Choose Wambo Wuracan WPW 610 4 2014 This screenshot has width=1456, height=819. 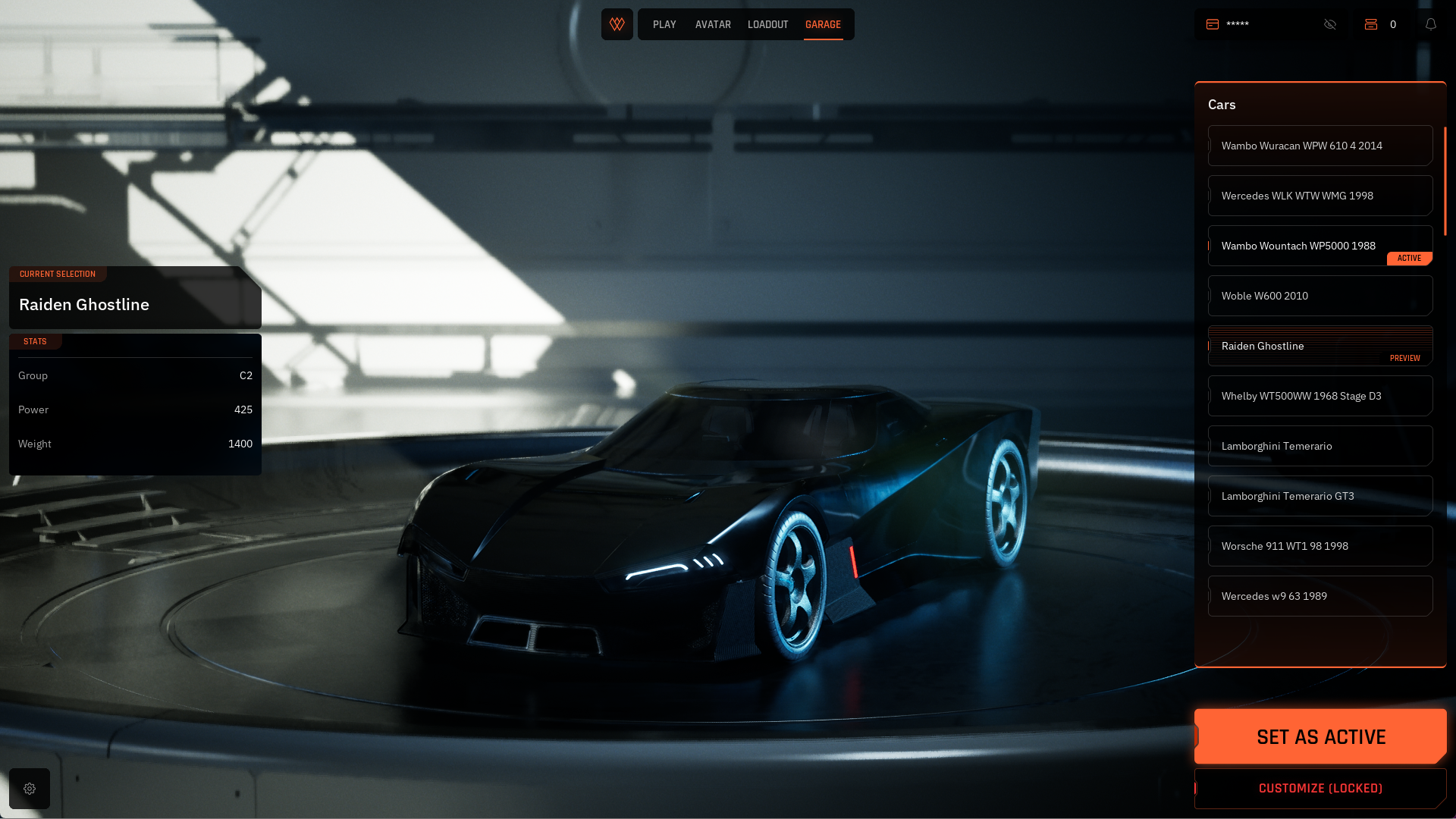click(1319, 146)
